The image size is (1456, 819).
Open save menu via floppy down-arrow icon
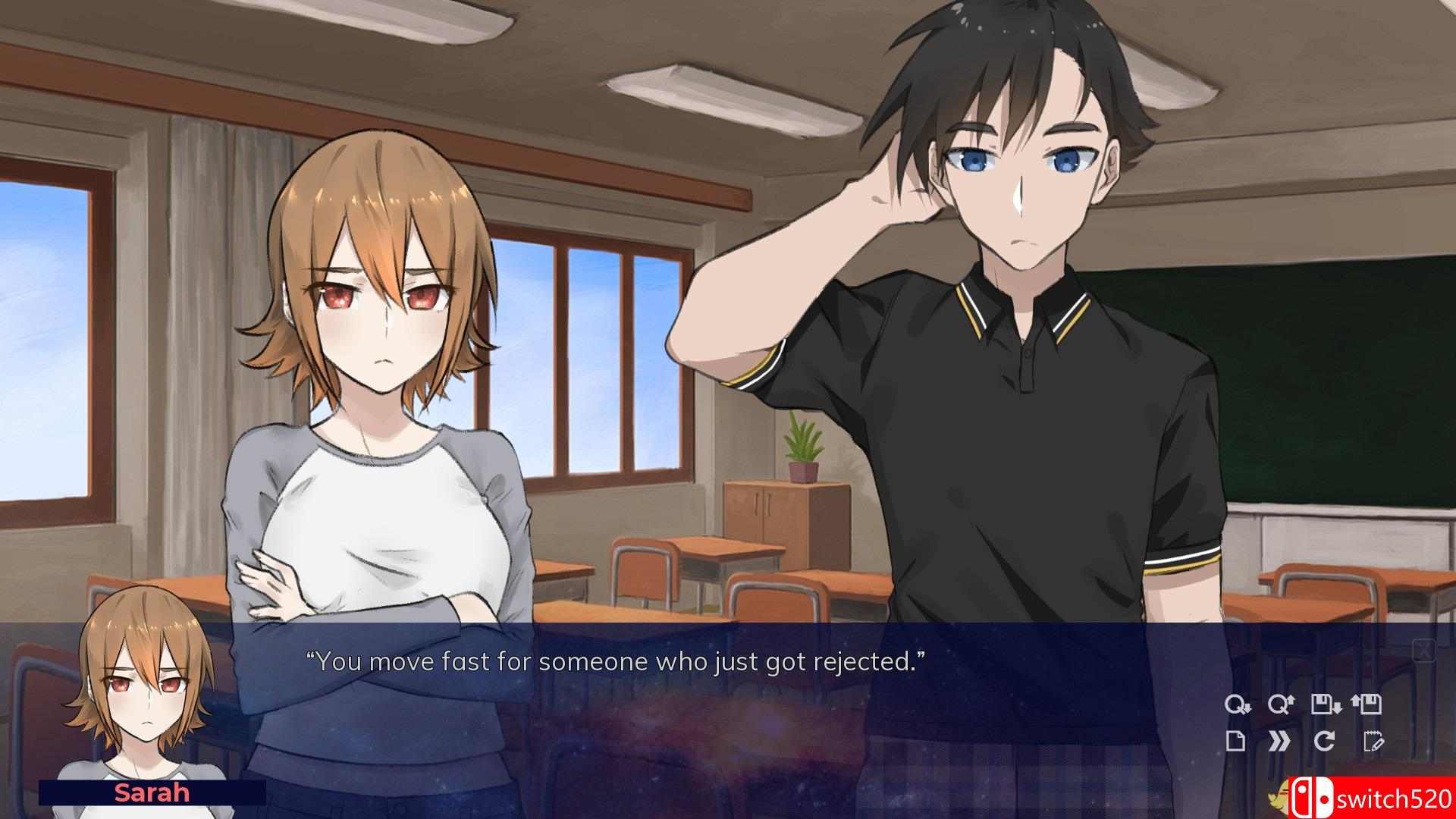[1326, 705]
